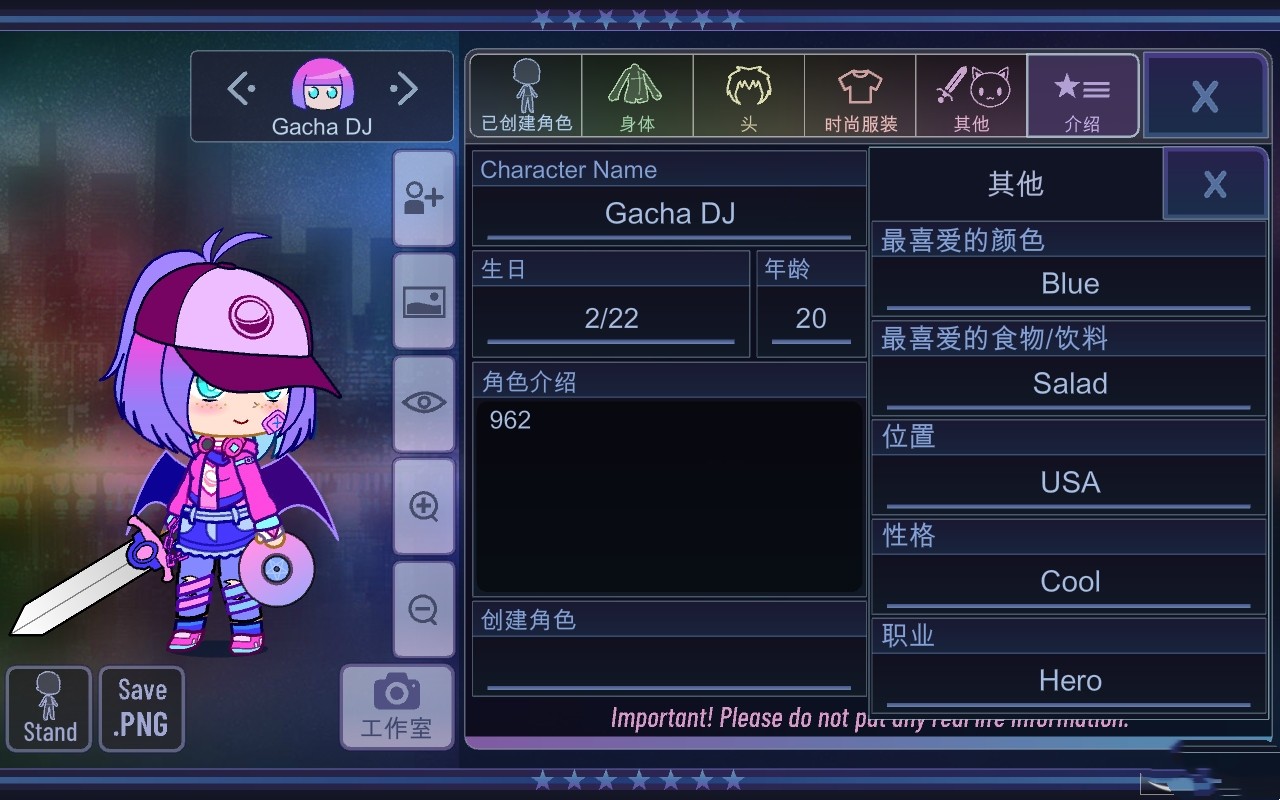This screenshot has height=800, width=1280.
Task: Click the add character icon button
Action: pos(424,198)
